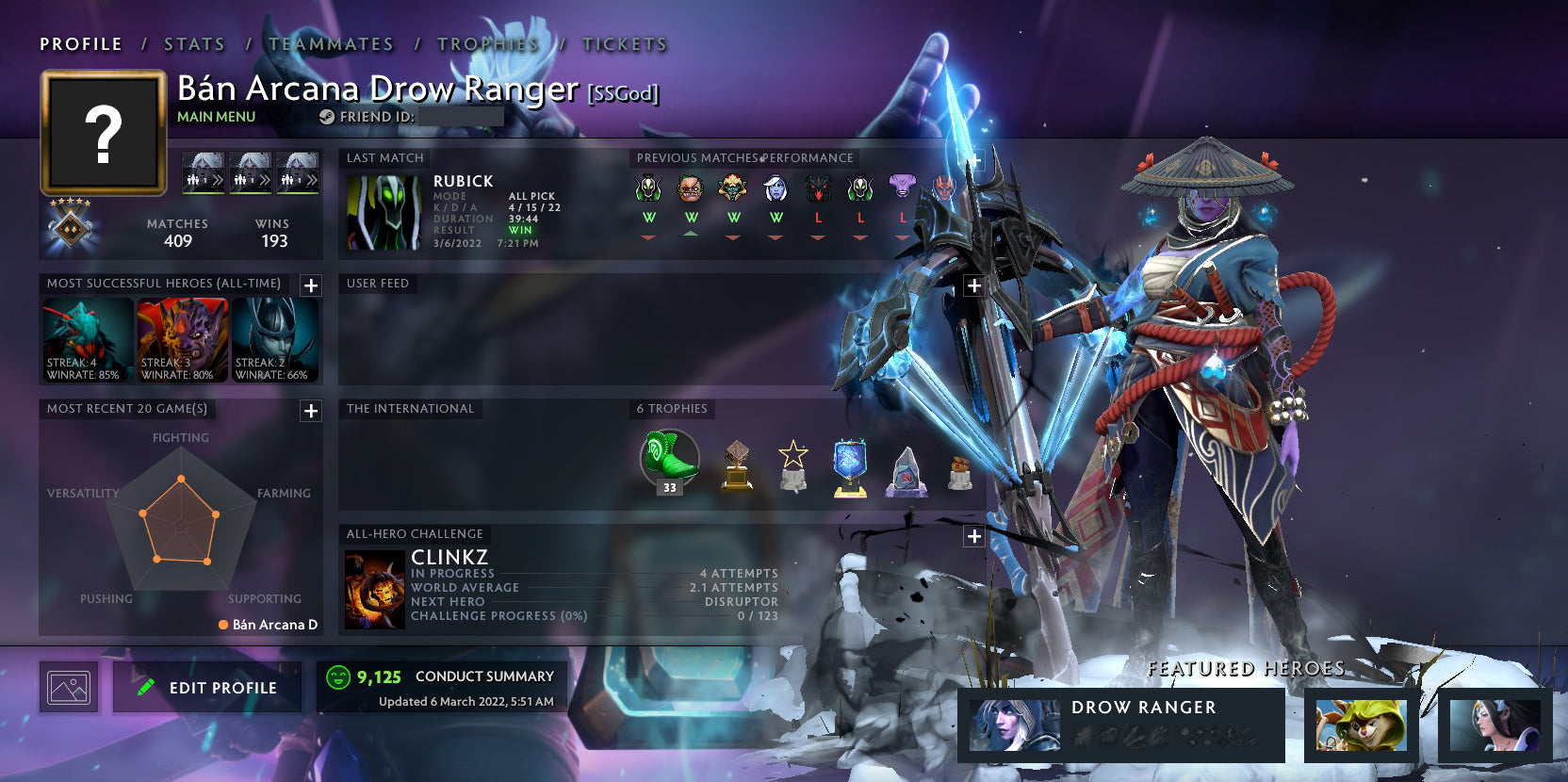1568x782 pixels.
Task: Click the Clinkz challenge progress bar
Action: [x=594, y=615]
